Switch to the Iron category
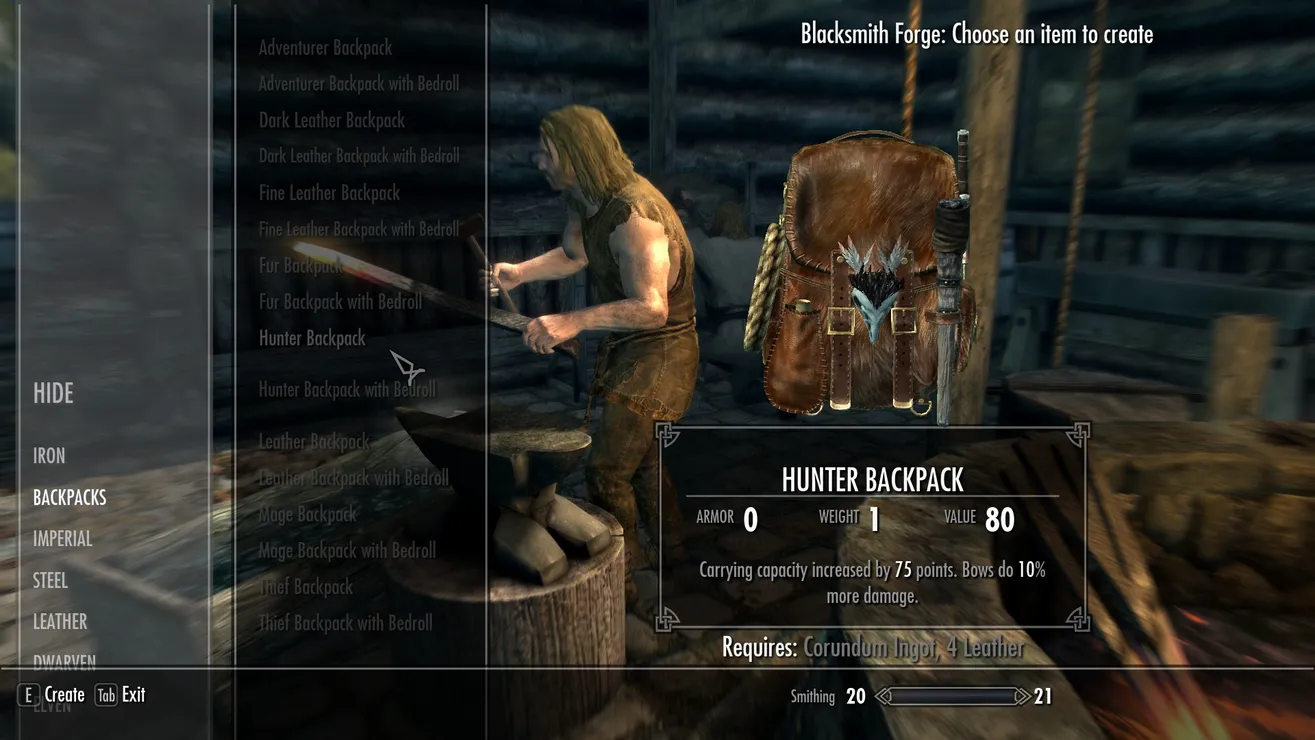Screen dimensions: 1315x740 point(49,456)
